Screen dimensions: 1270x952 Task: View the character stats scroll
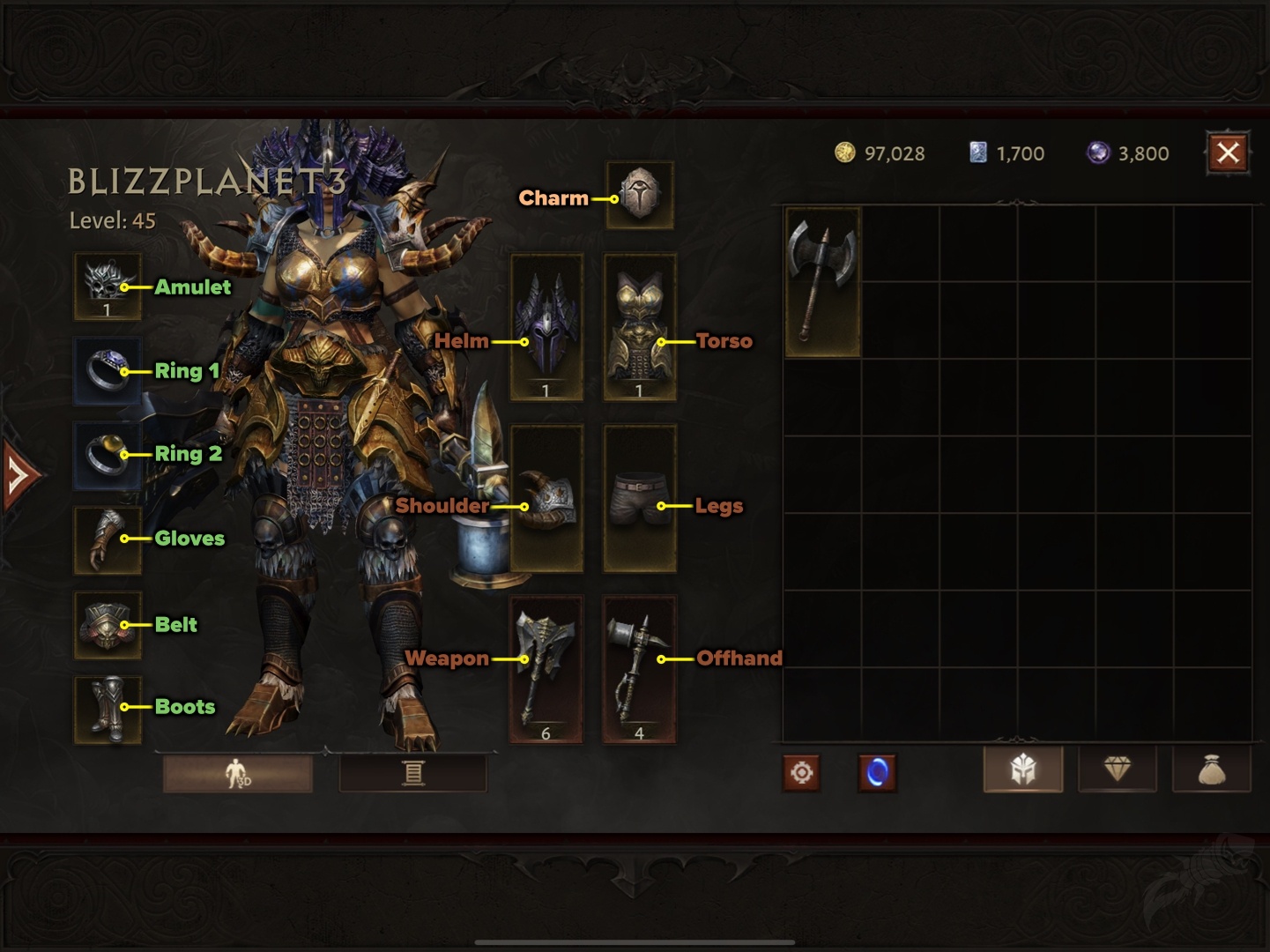point(412,771)
